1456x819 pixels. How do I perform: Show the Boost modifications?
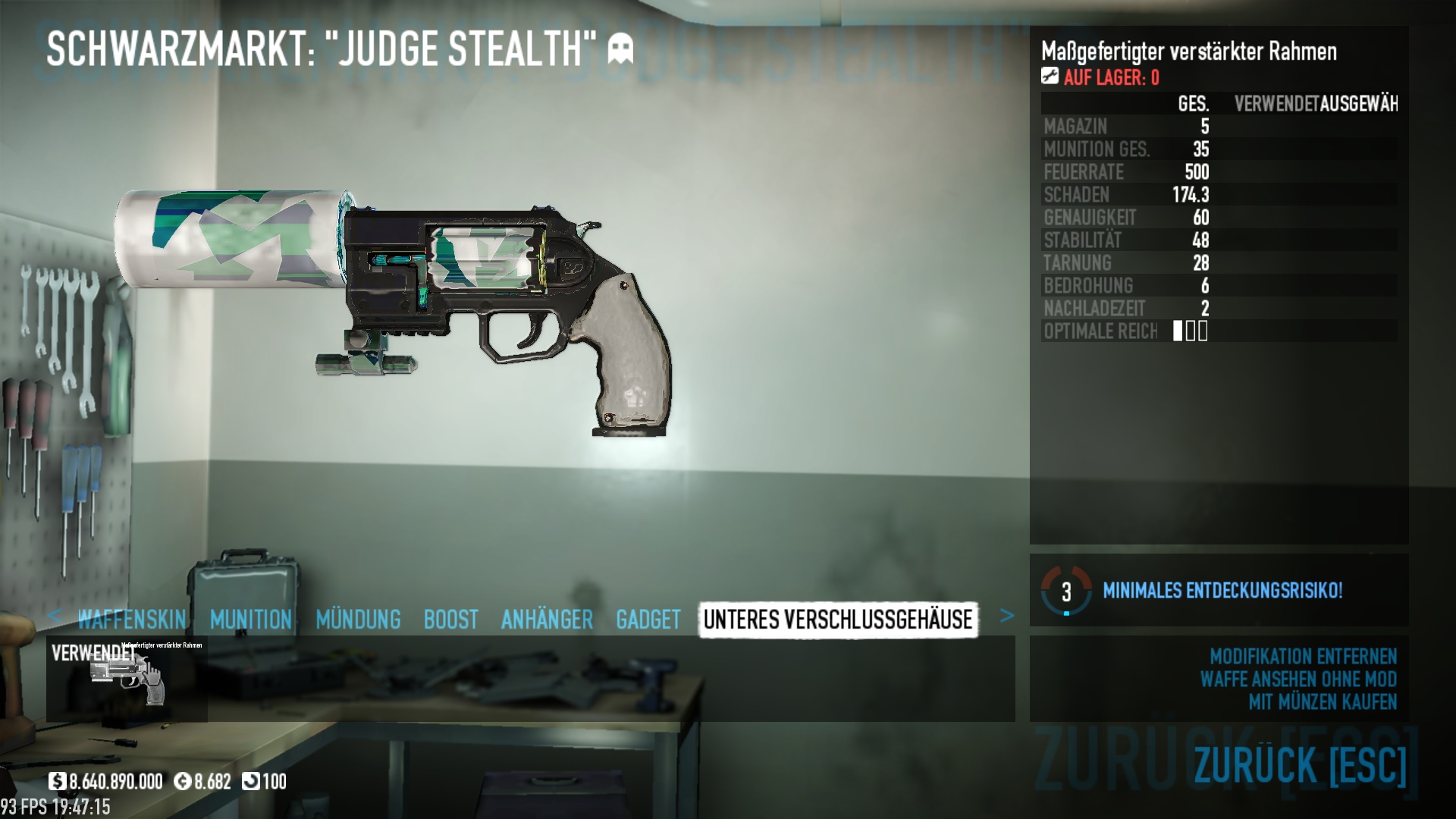(x=450, y=620)
